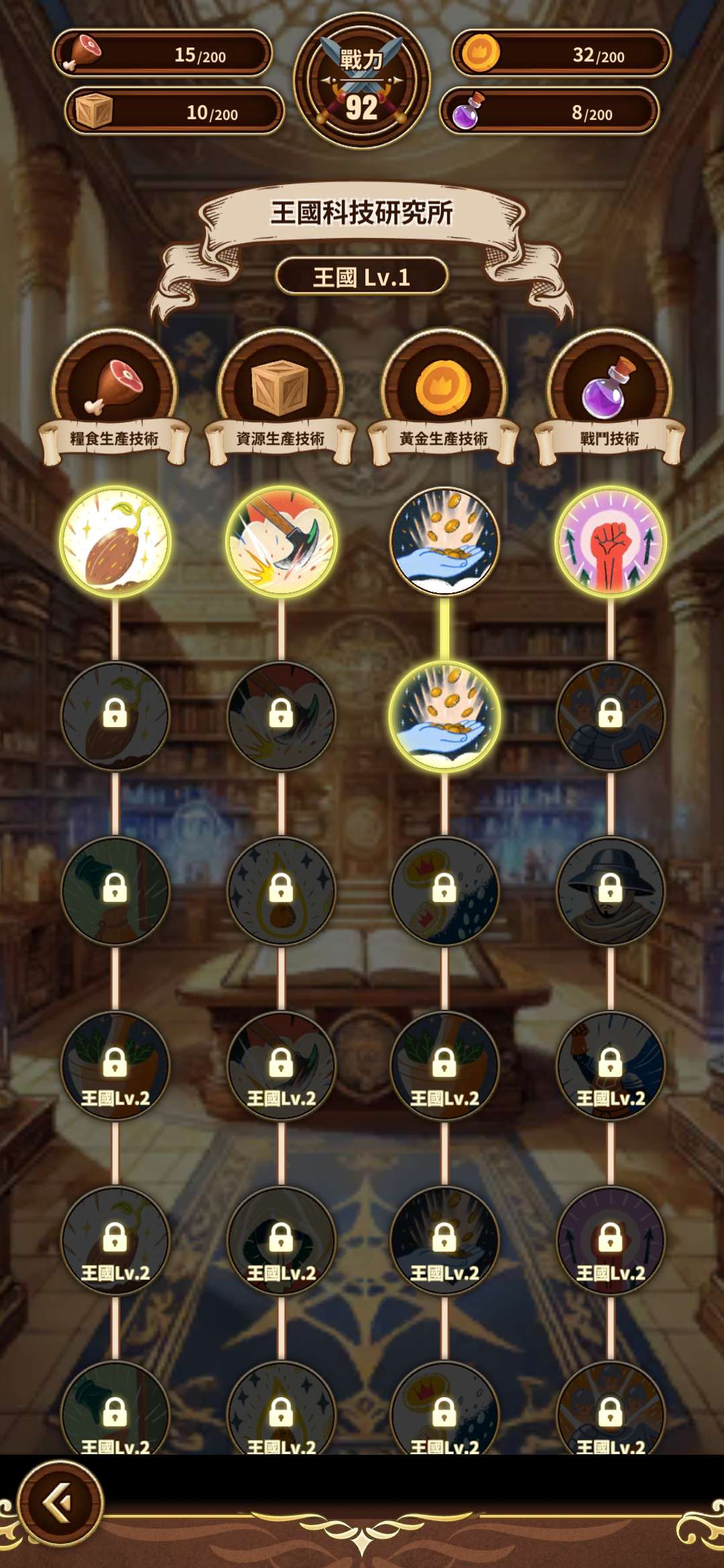Image resolution: width=724 pixels, height=1568 pixels.
Task: Open the glowing axe chopping tech node
Action: (281, 541)
